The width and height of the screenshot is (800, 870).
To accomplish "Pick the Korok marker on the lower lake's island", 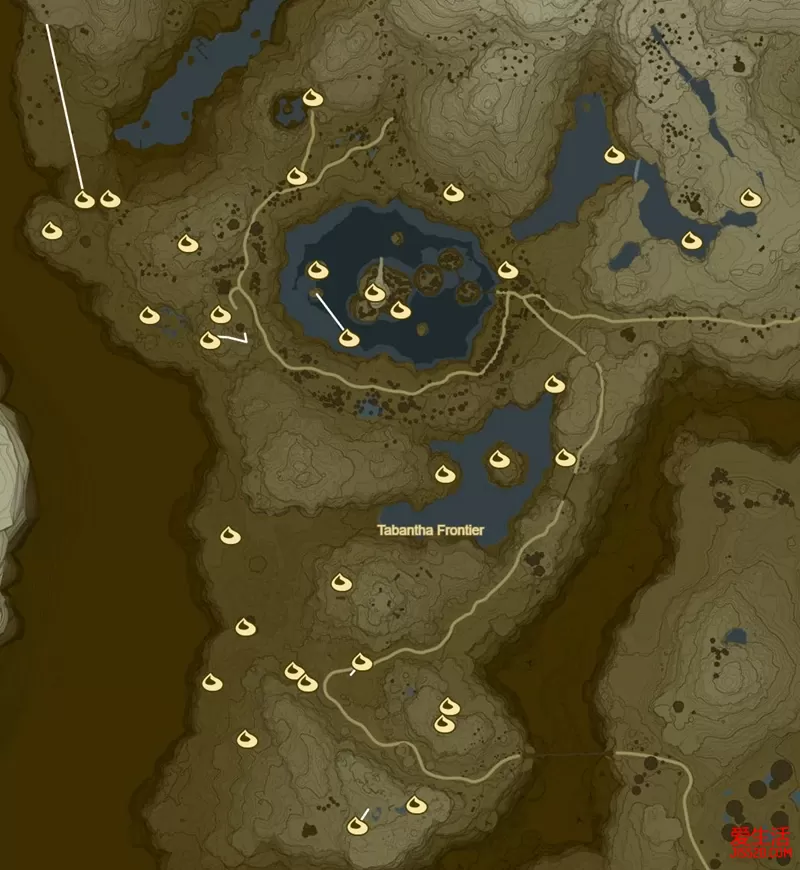I will click(499, 459).
